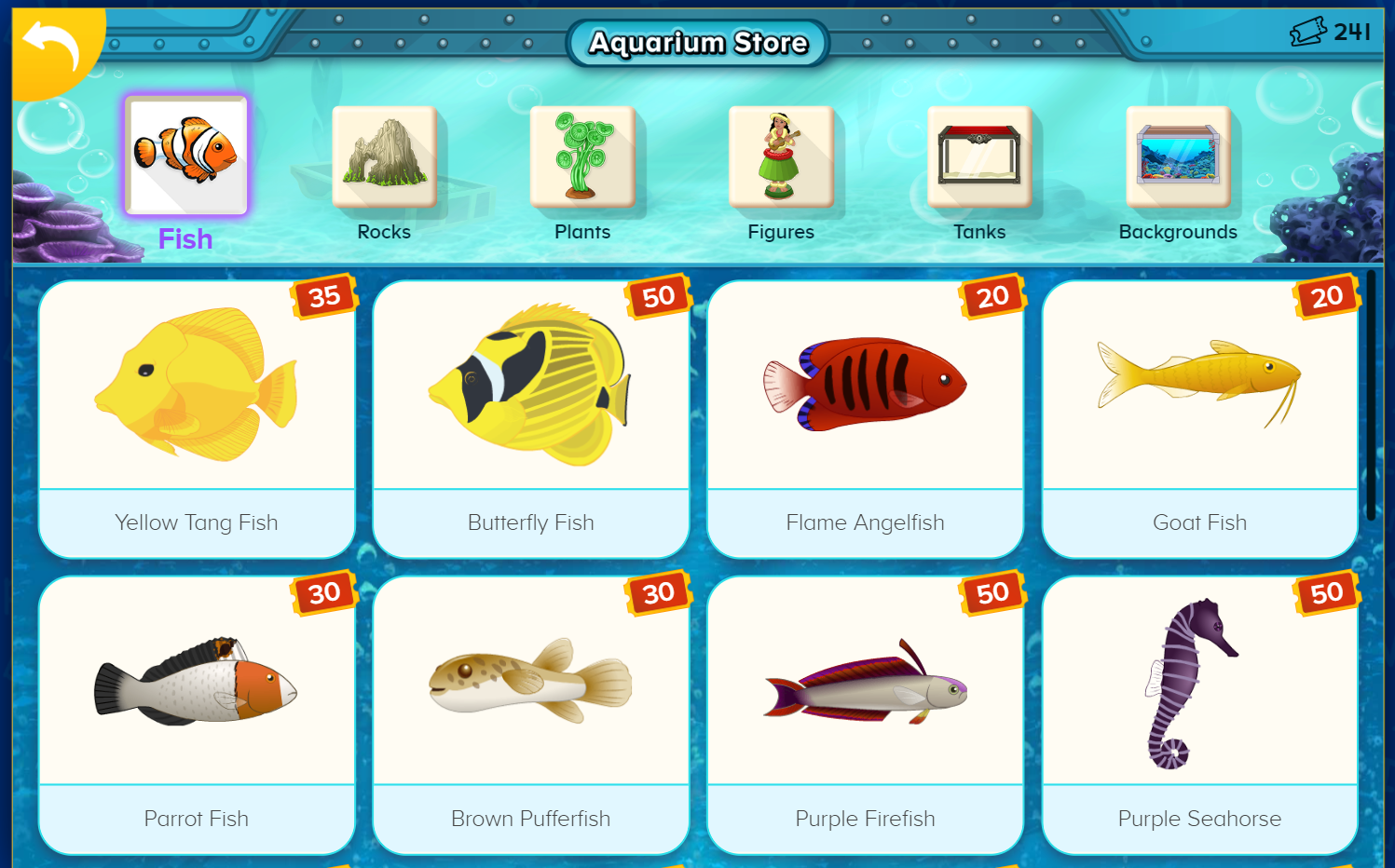Viewport: 1395px width, 868px height.
Task: Go back using the yellow arrow button
Action: 51,47
